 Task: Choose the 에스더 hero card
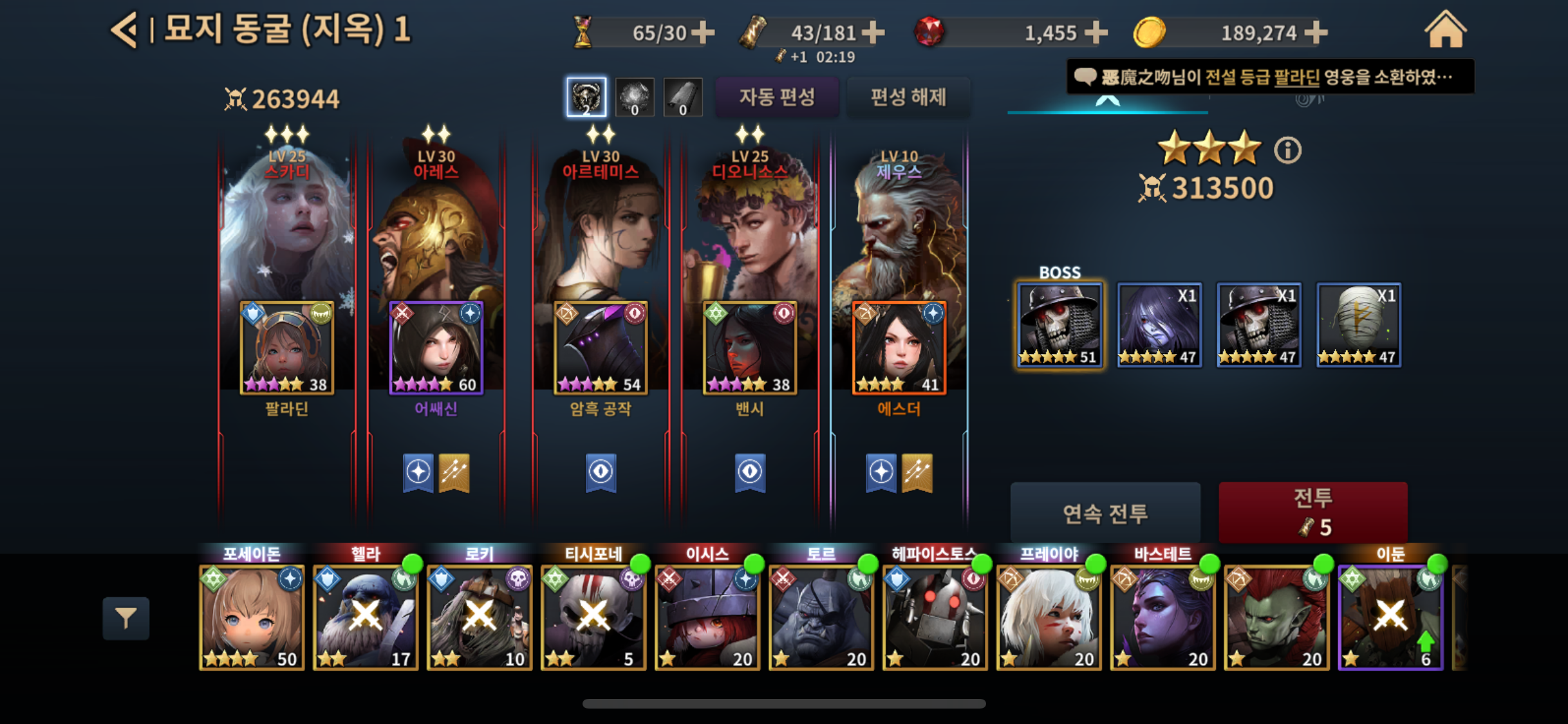pyautogui.click(x=899, y=348)
